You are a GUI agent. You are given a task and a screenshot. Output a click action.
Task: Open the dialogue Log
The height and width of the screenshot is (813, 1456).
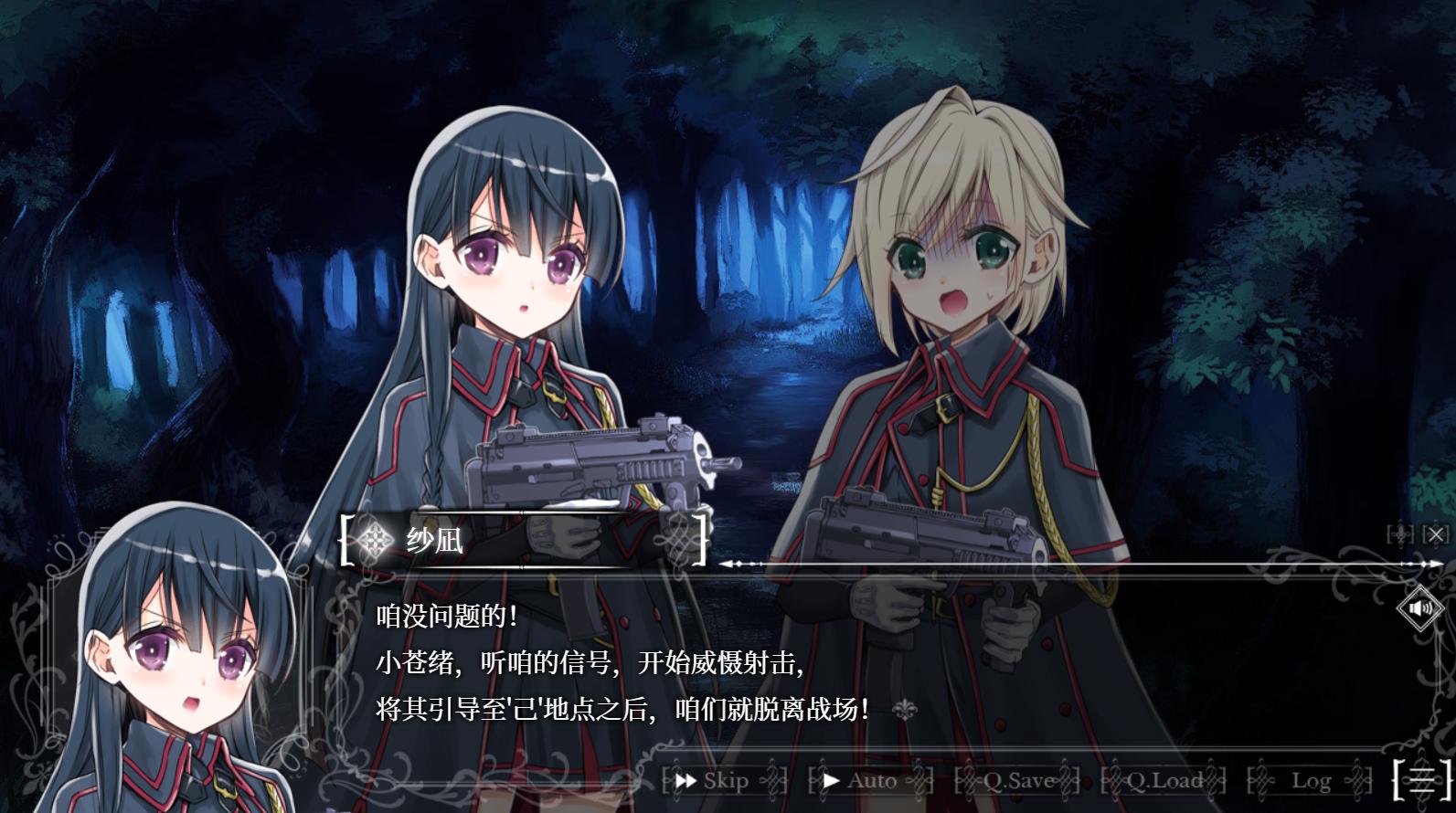[x=1310, y=781]
